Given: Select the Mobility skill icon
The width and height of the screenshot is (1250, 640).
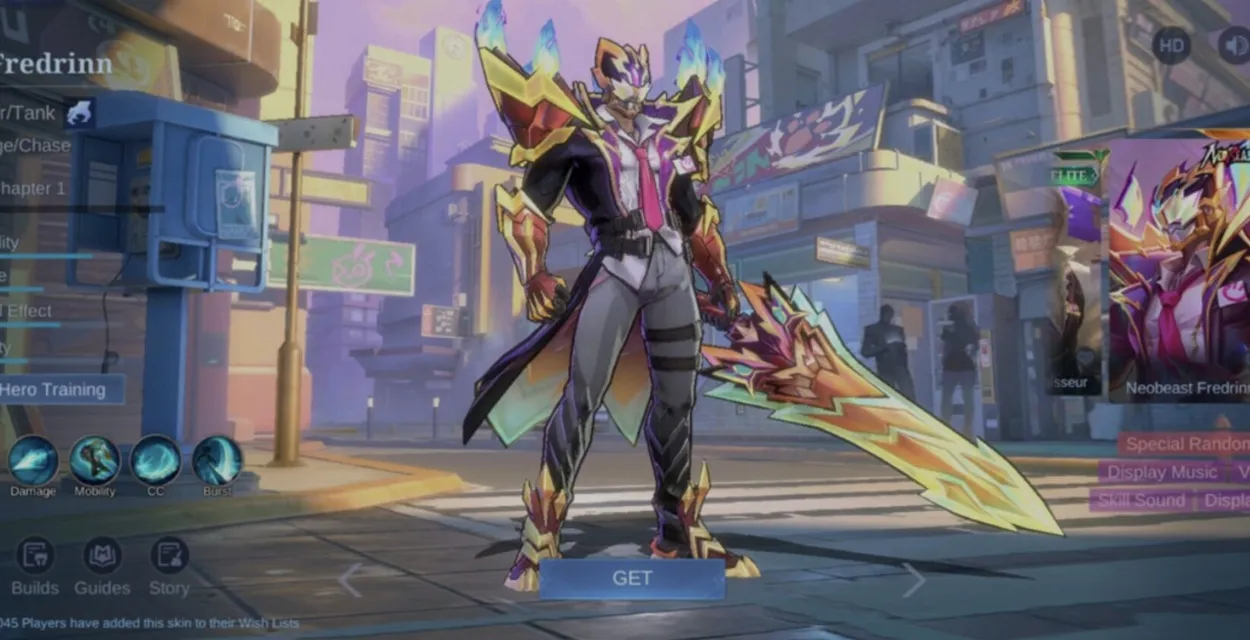Looking at the screenshot, I should click(x=95, y=461).
